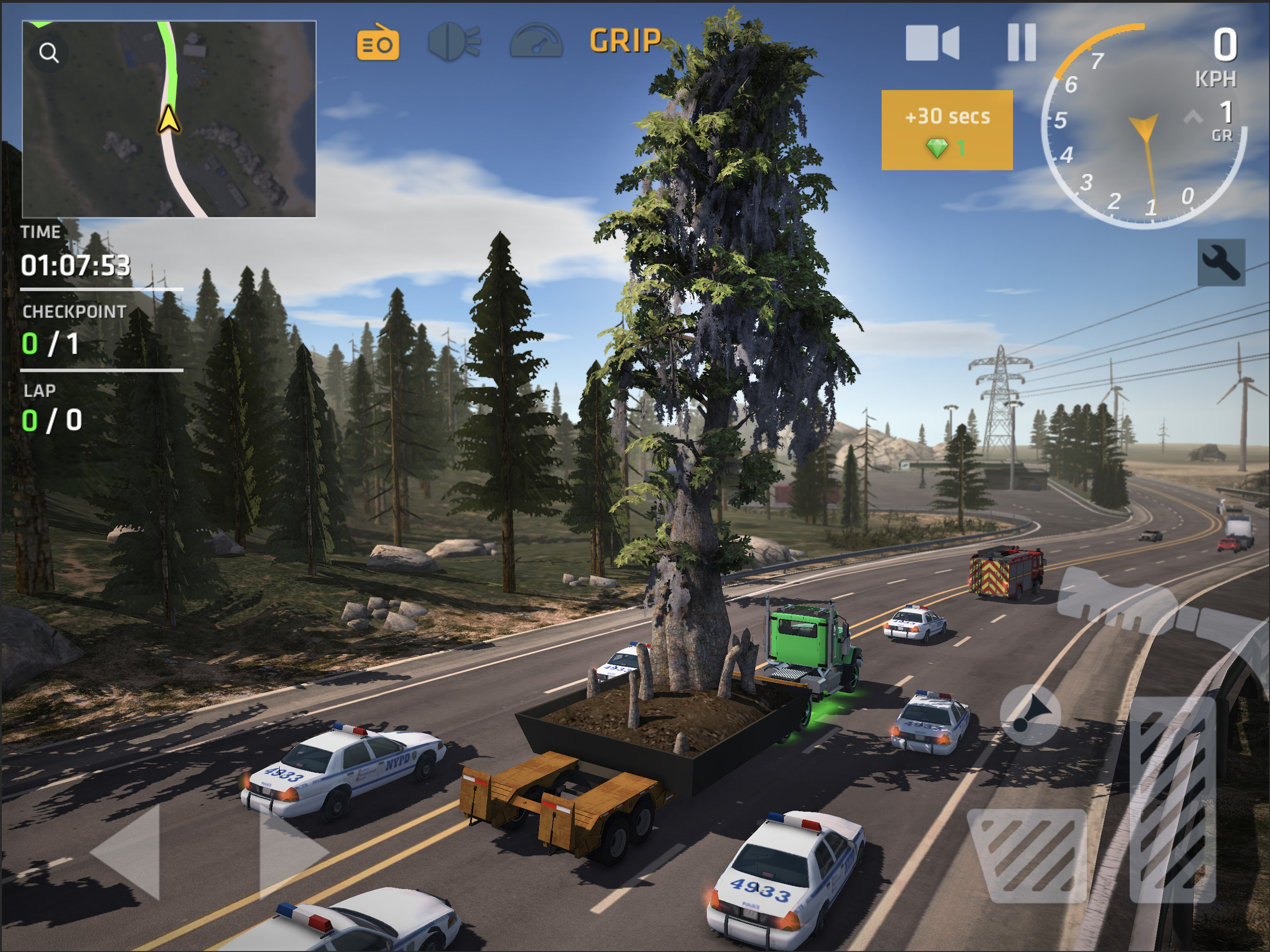The height and width of the screenshot is (952, 1270).
Task: Toggle the headlights icon
Action: pos(454,41)
